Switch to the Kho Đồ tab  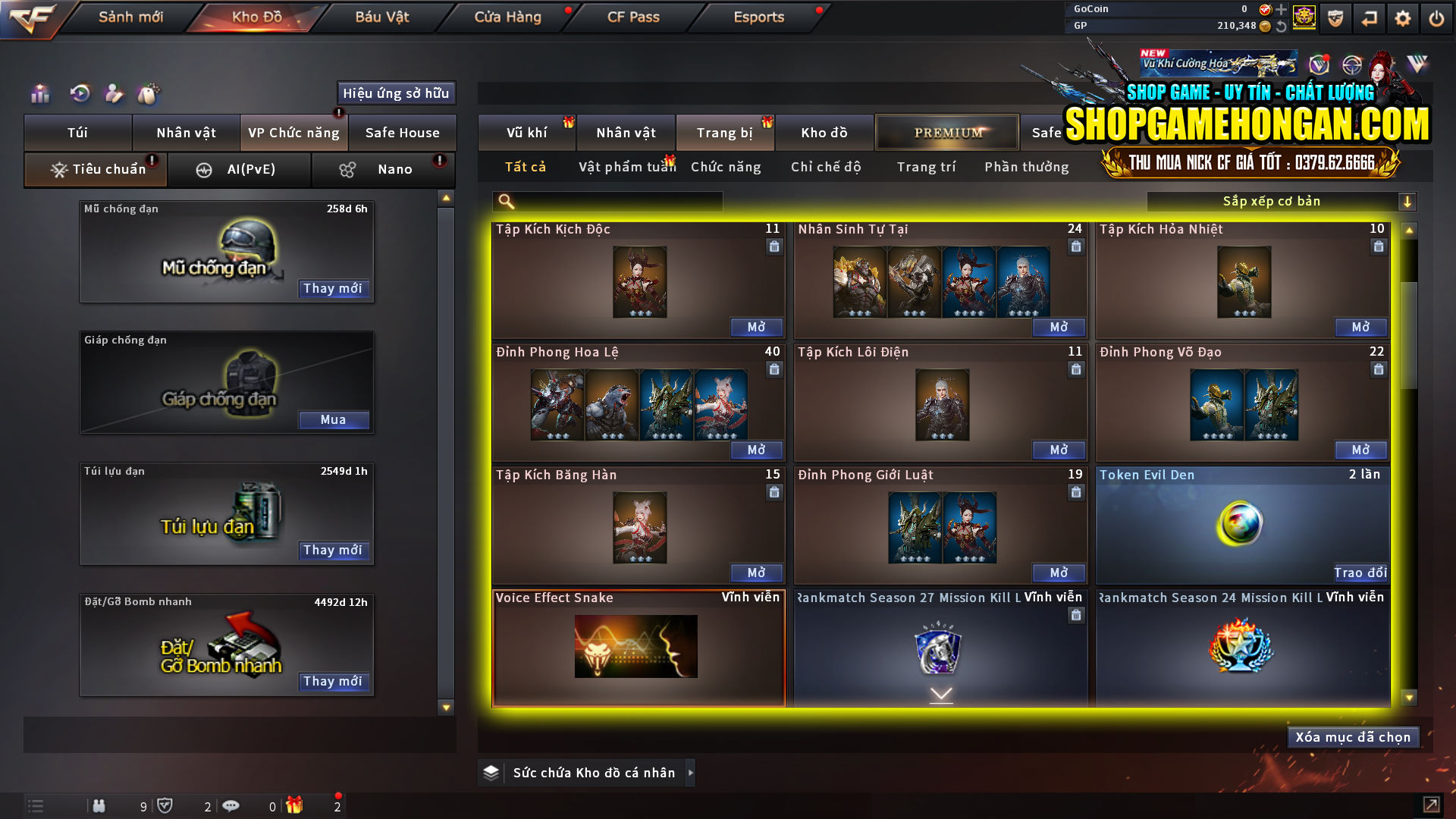253,17
